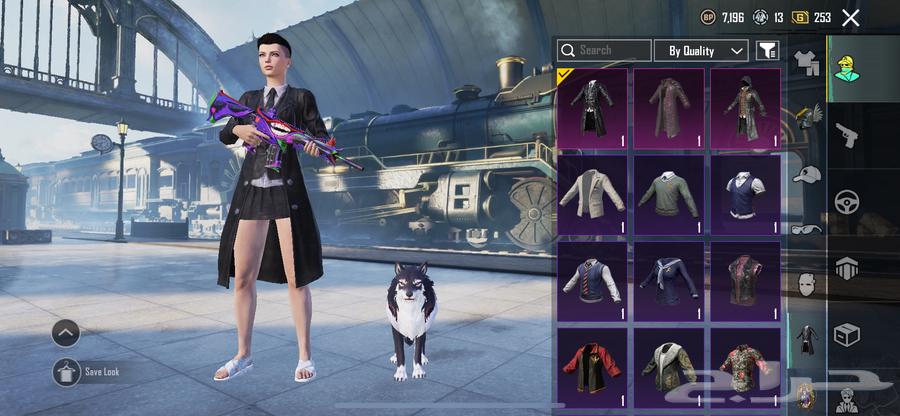Select the navy vest with white shirt
Viewport: 900px width, 416px height.
(x=745, y=193)
